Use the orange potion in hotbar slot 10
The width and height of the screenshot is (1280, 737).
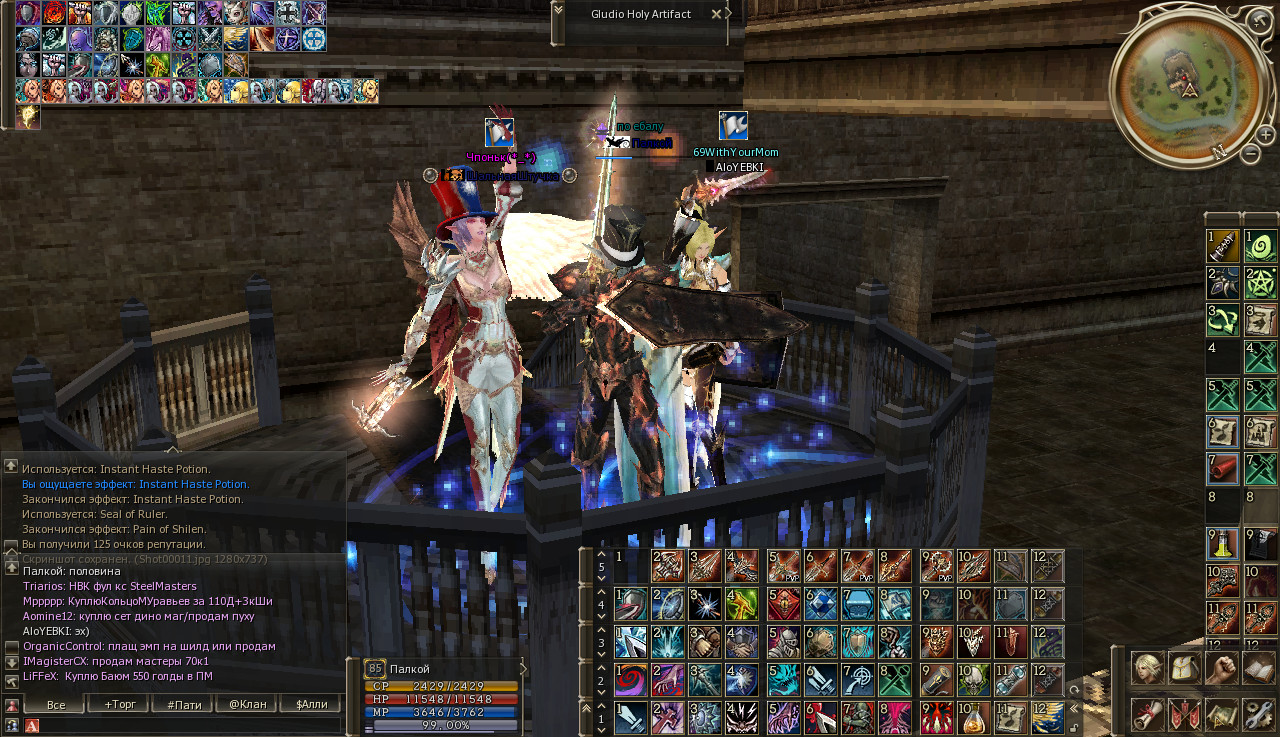click(x=973, y=717)
